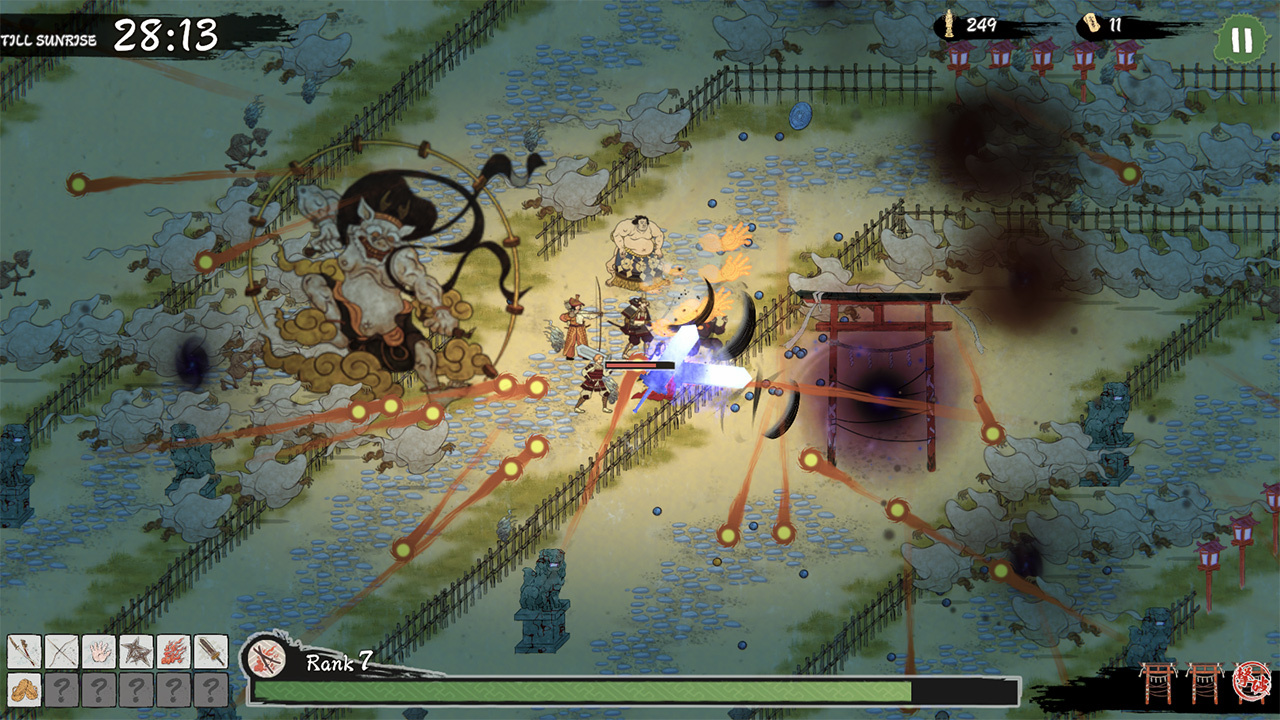The image size is (1280, 720).
Task: Select the katana and spear weapon icon
Action: (22, 650)
